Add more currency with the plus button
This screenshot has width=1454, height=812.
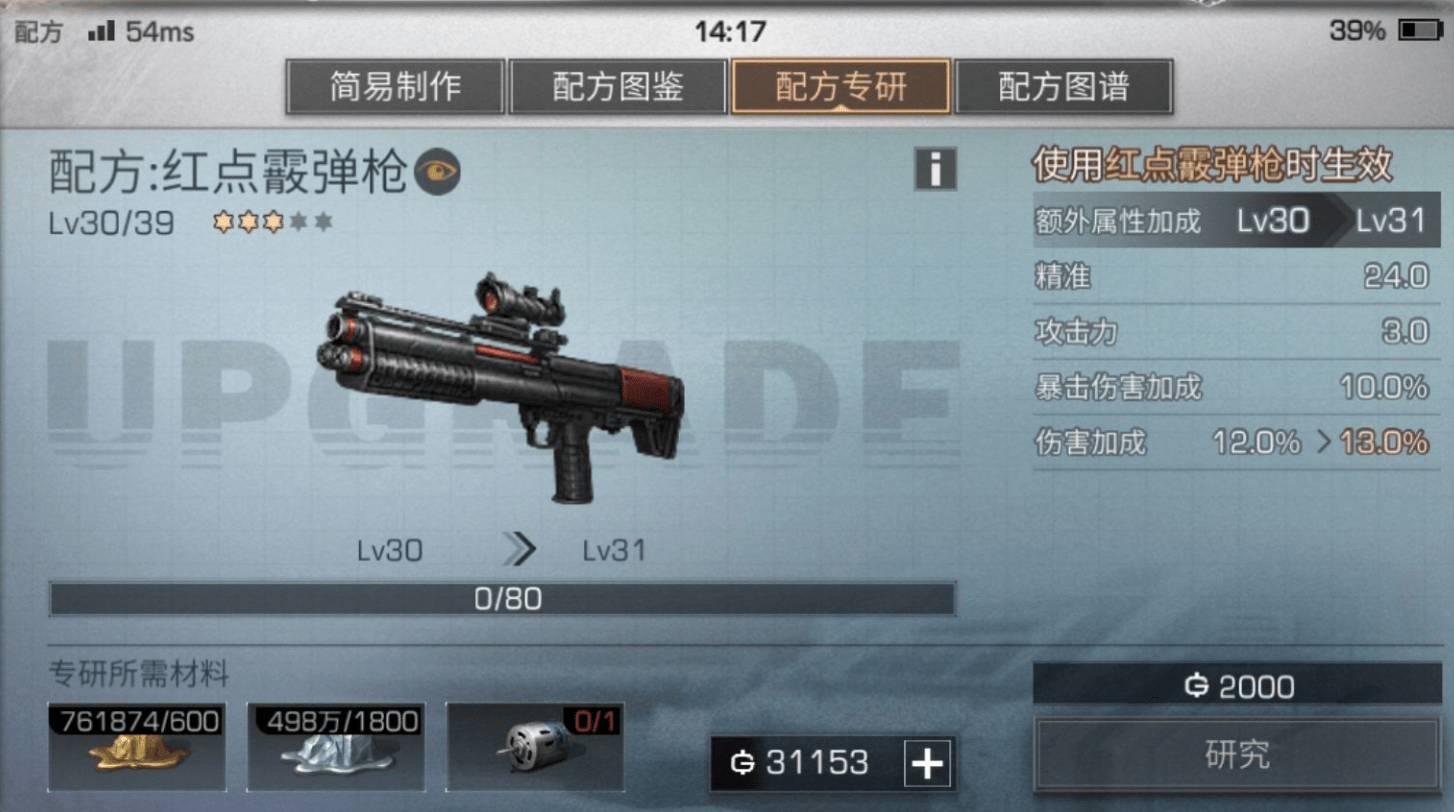point(927,764)
